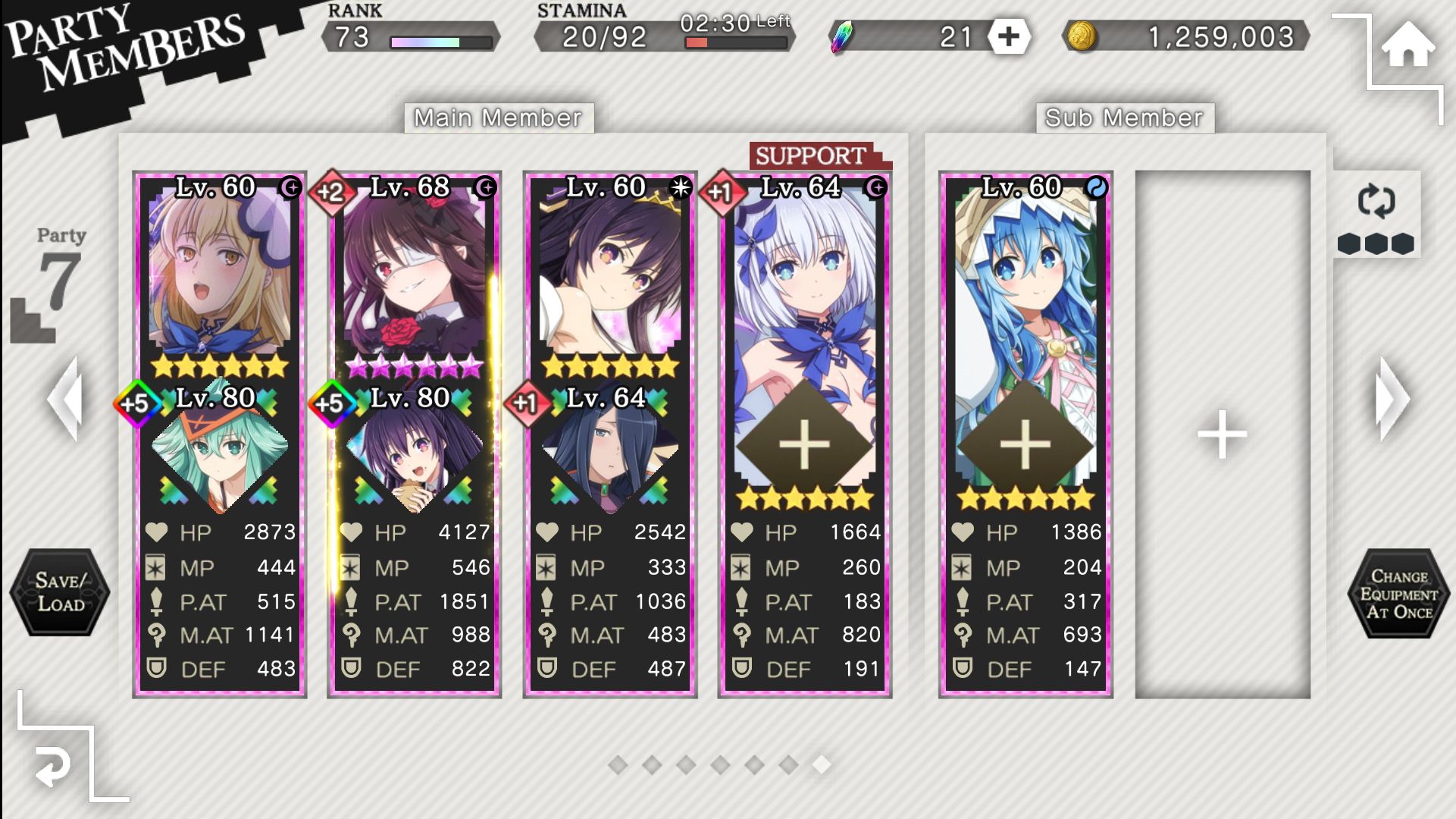Add a member to the empty sub slot
This screenshot has width=1456, height=819.
tap(1222, 435)
